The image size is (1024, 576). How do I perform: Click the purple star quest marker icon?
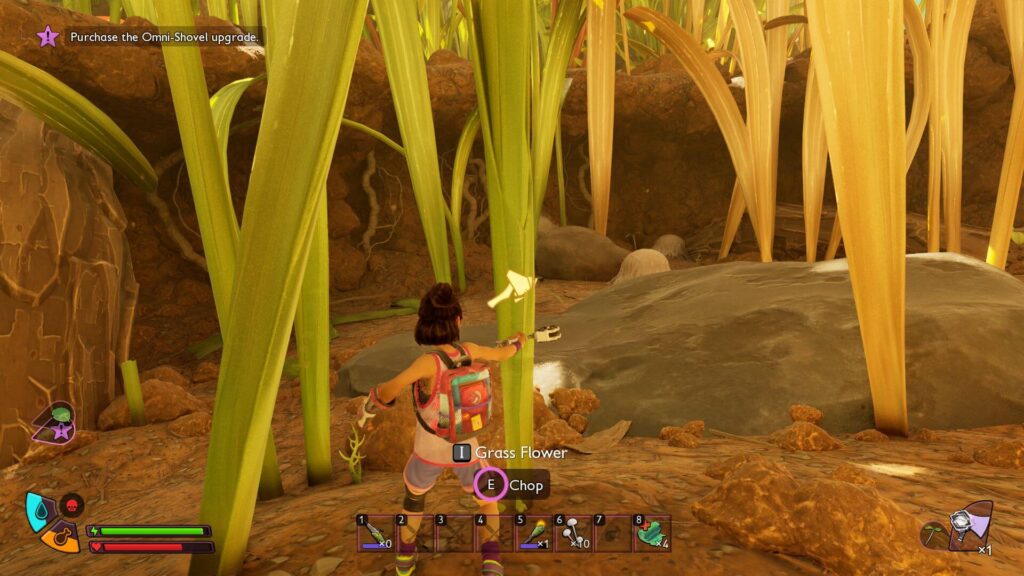[x=47, y=37]
